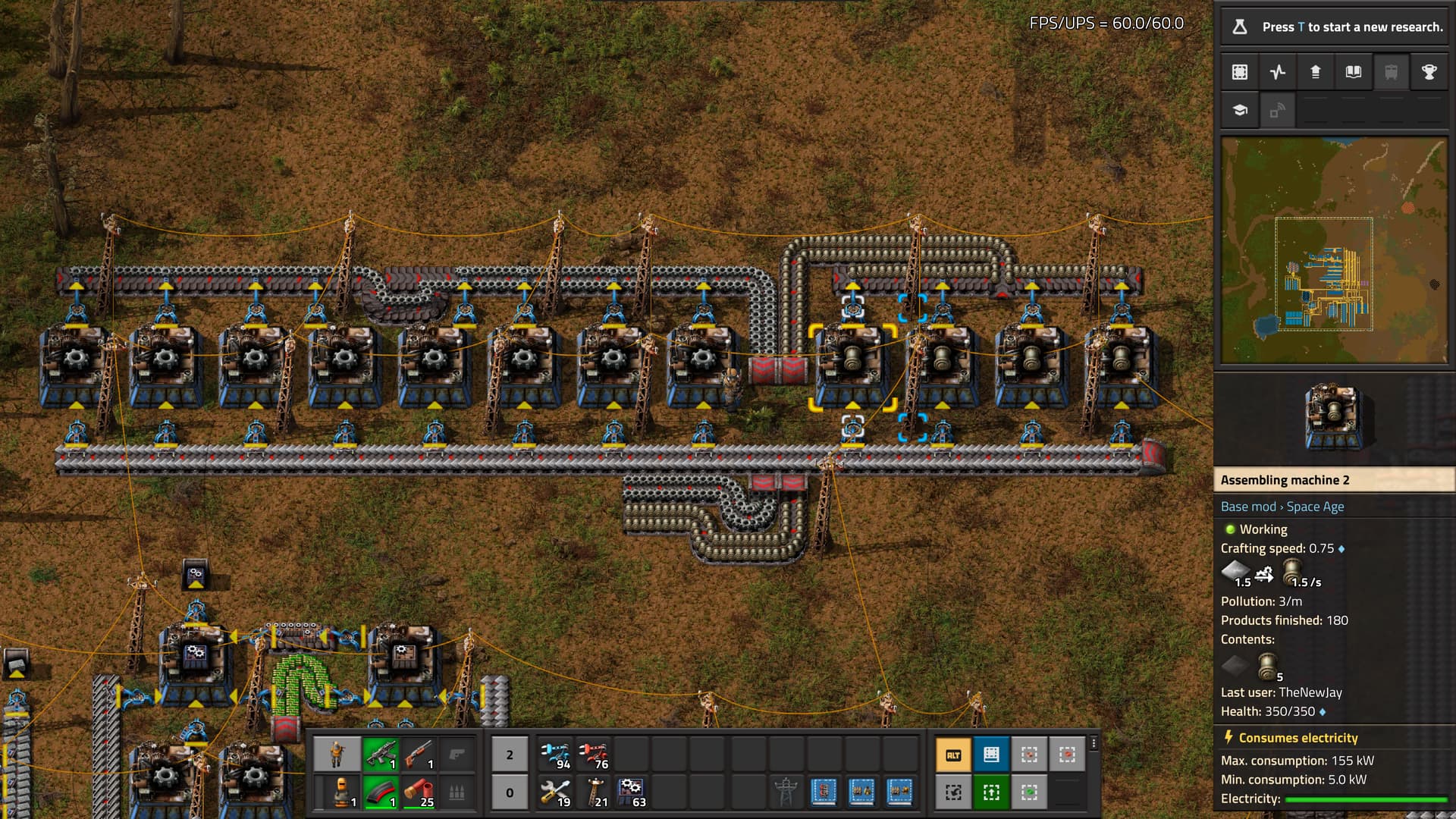Click the dashed-square button beside the pulse icon

point(1240,72)
